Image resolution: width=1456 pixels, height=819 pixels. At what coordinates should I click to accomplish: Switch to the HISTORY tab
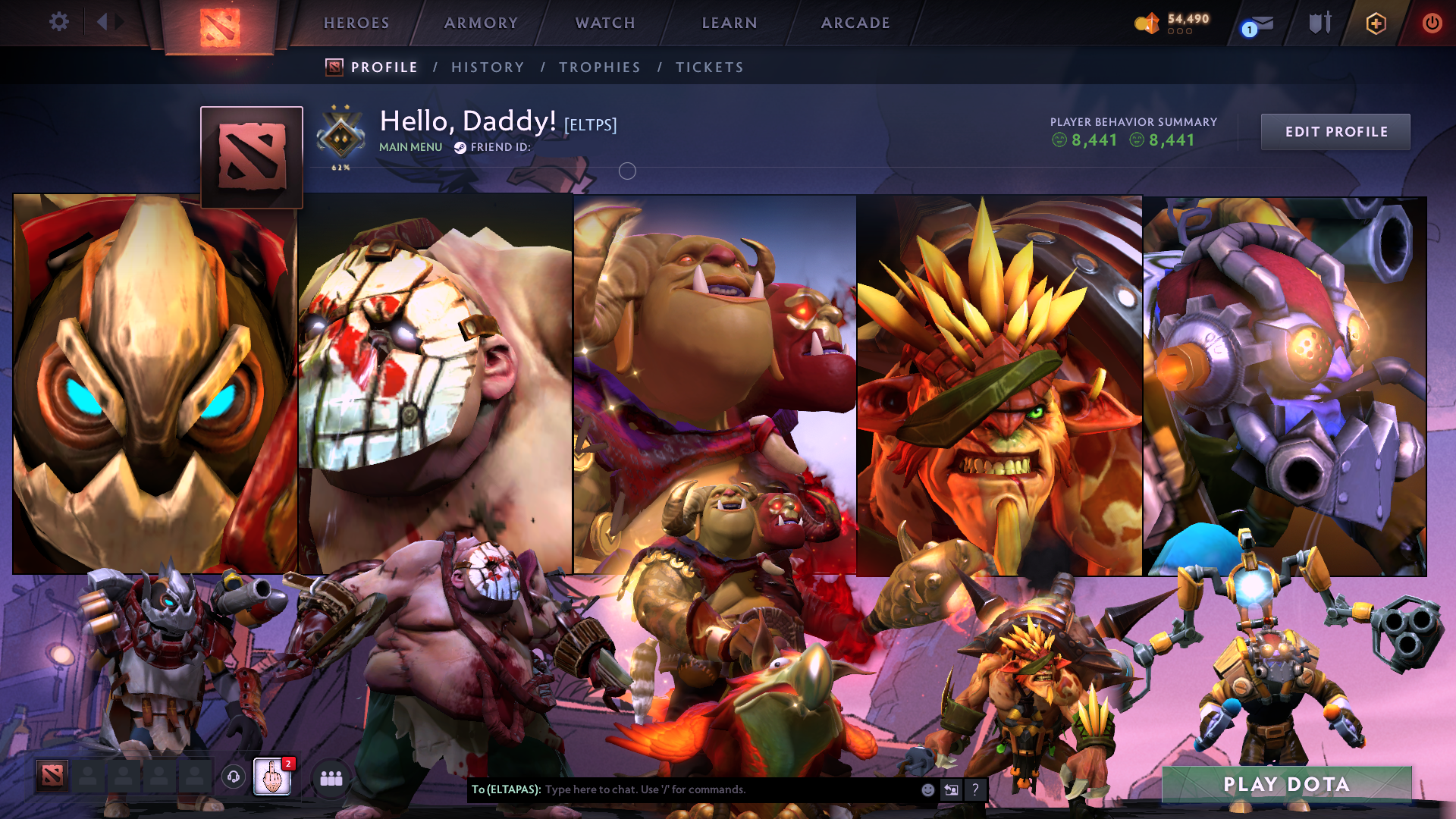pos(488,67)
